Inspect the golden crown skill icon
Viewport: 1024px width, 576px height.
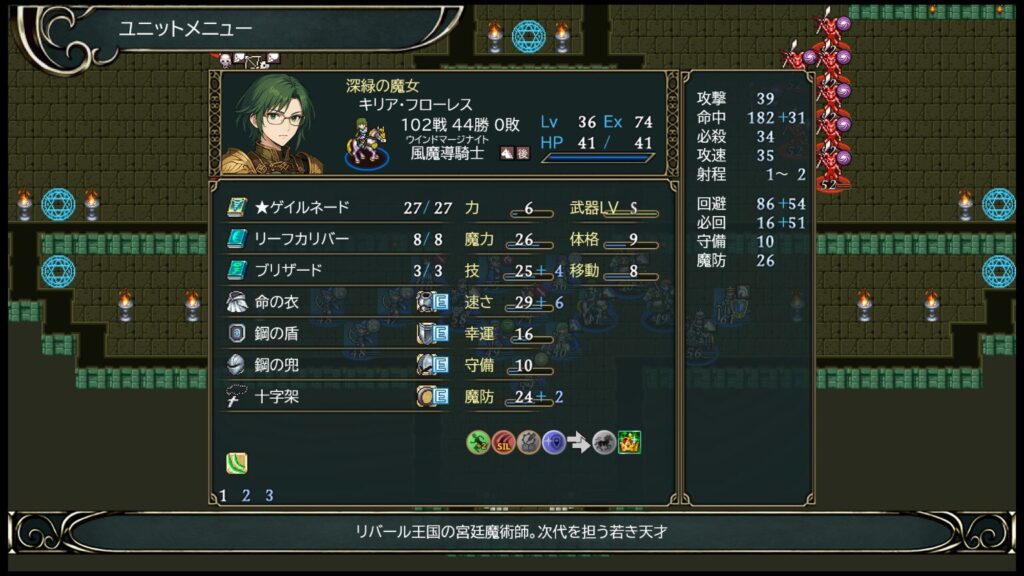click(x=629, y=442)
